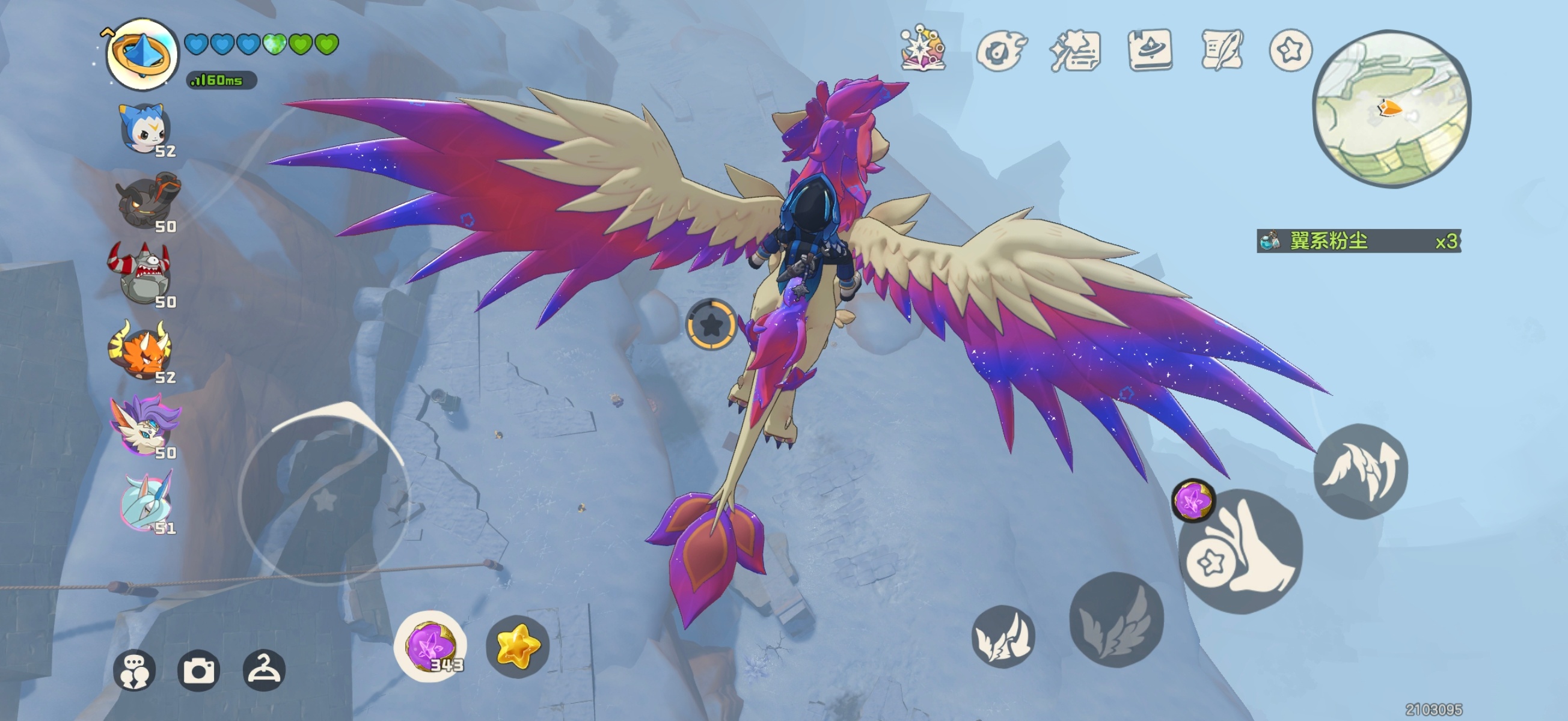Activate the small wing dive skill
This screenshot has height=721, width=1568.
tap(1003, 636)
